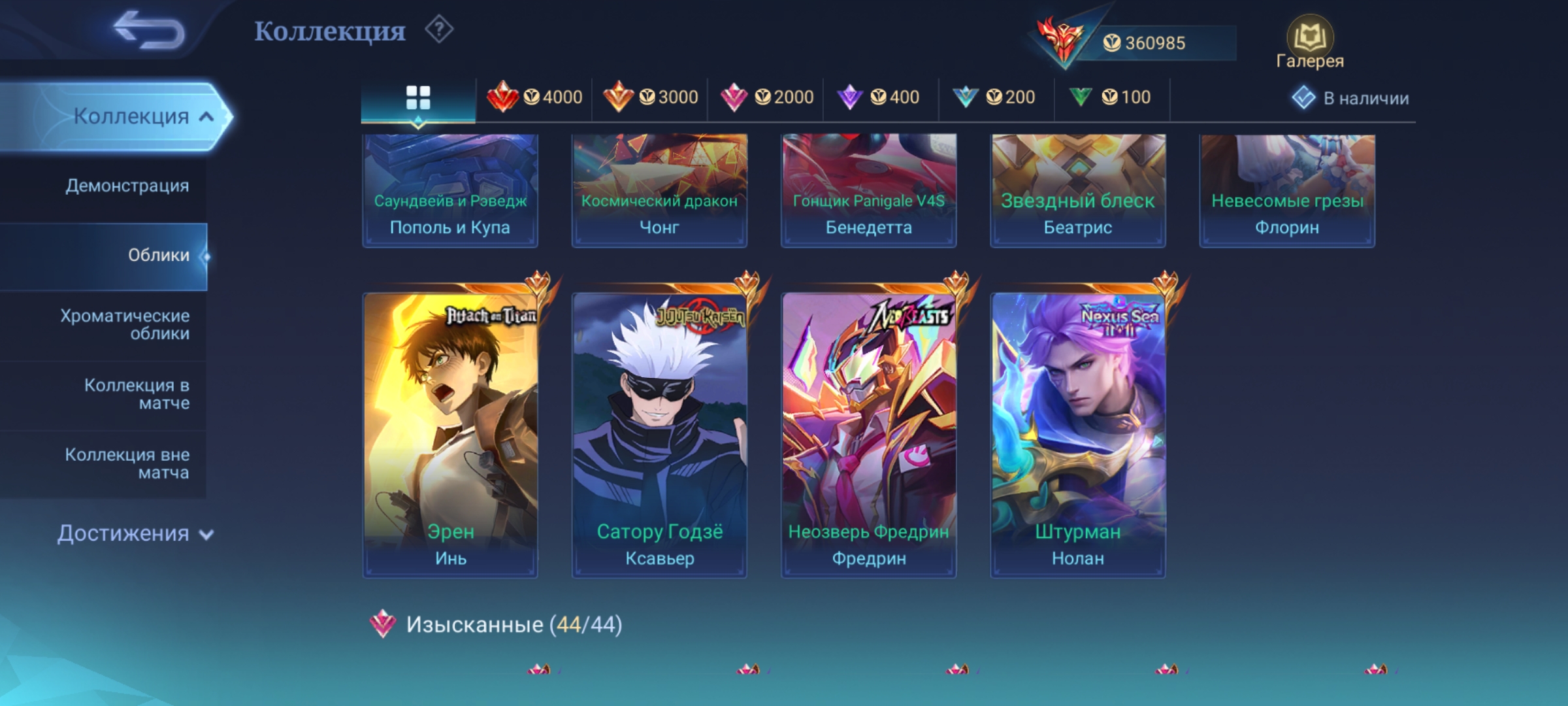Open the collection help question mark
The width and height of the screenshot is (1568, 706).
pos(439,30)
